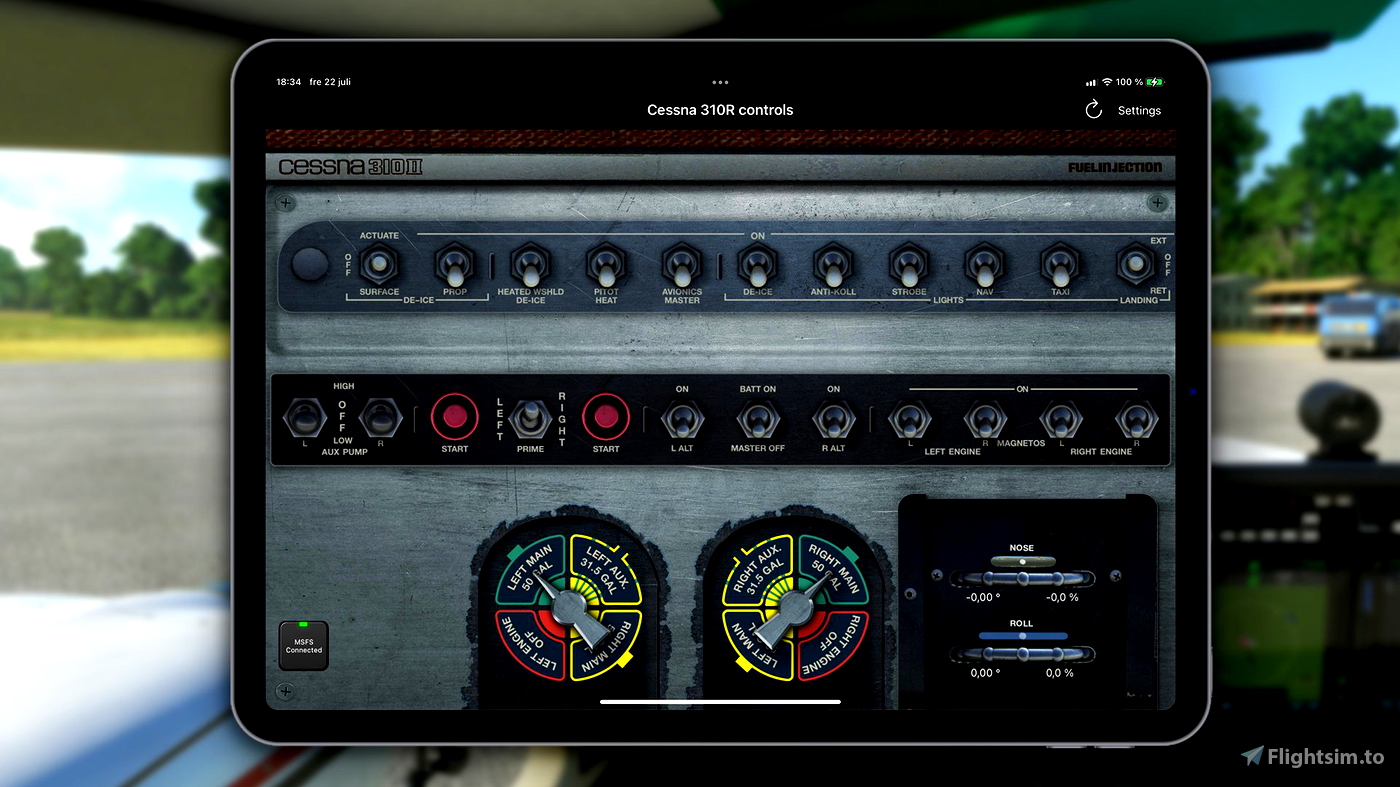Turn on the Anti-Coll light switch
The width and height of the screenshot is (1400, 787).
pos(833,266)
